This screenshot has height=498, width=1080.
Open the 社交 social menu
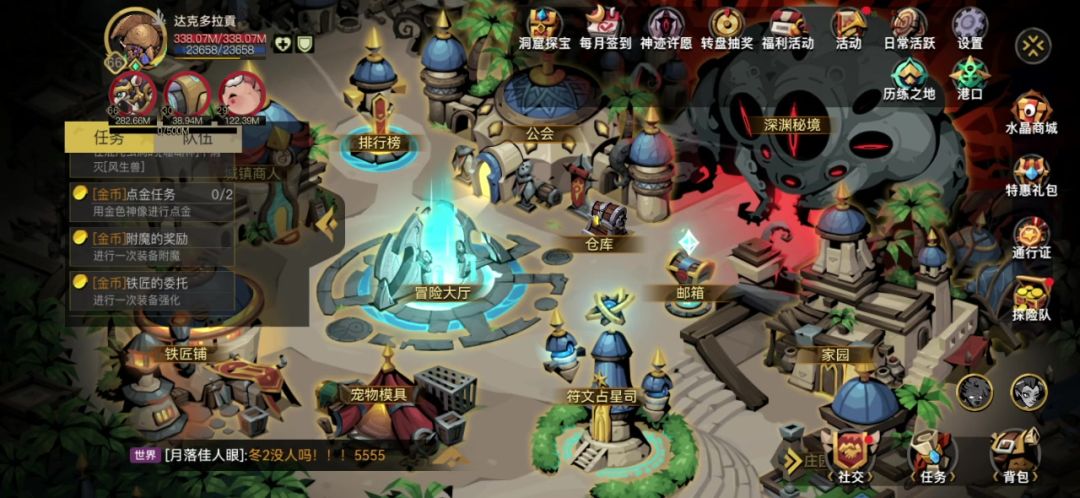(x=851, y=458)
